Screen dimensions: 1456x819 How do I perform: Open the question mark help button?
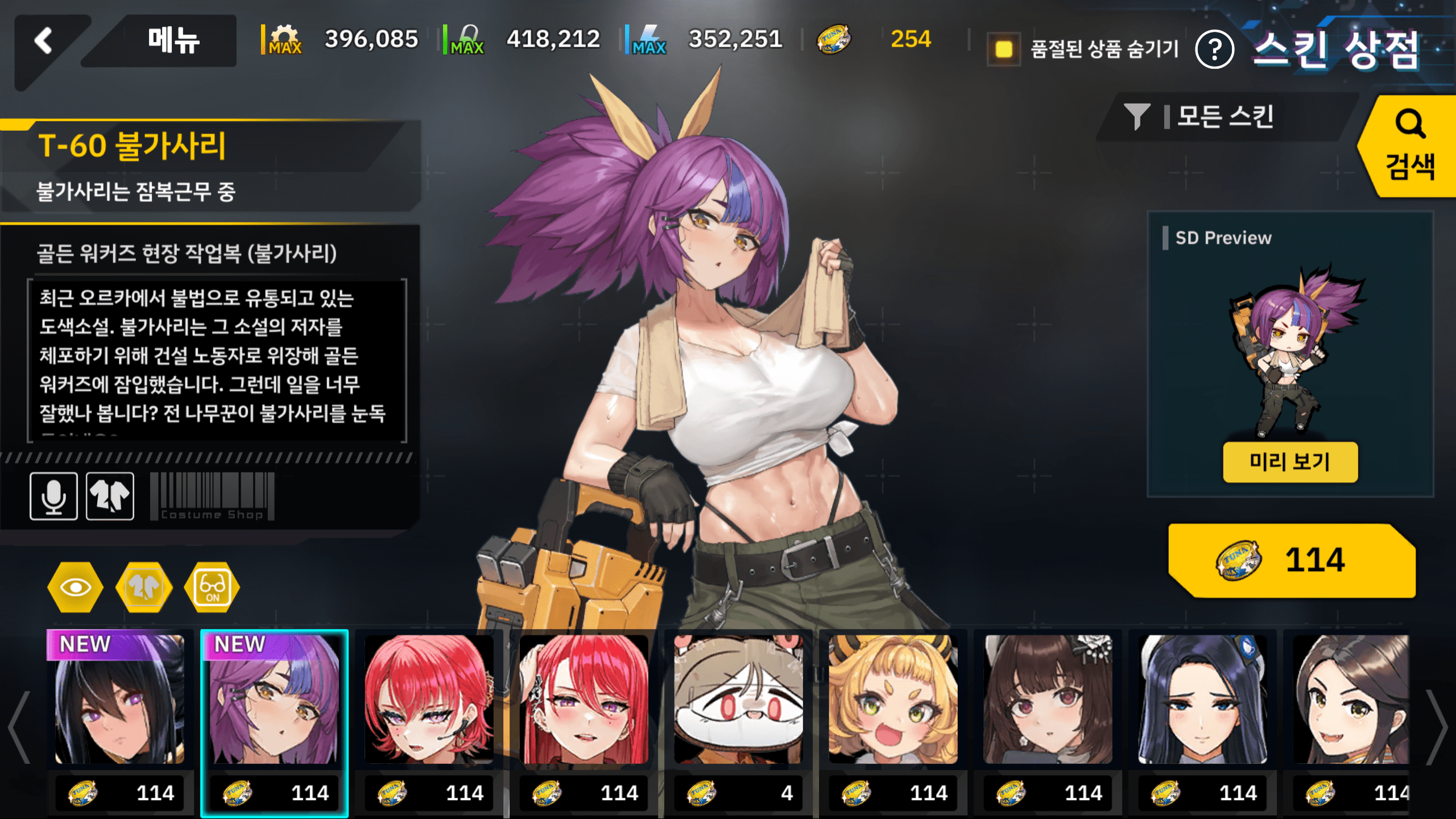pos(1214,50)
